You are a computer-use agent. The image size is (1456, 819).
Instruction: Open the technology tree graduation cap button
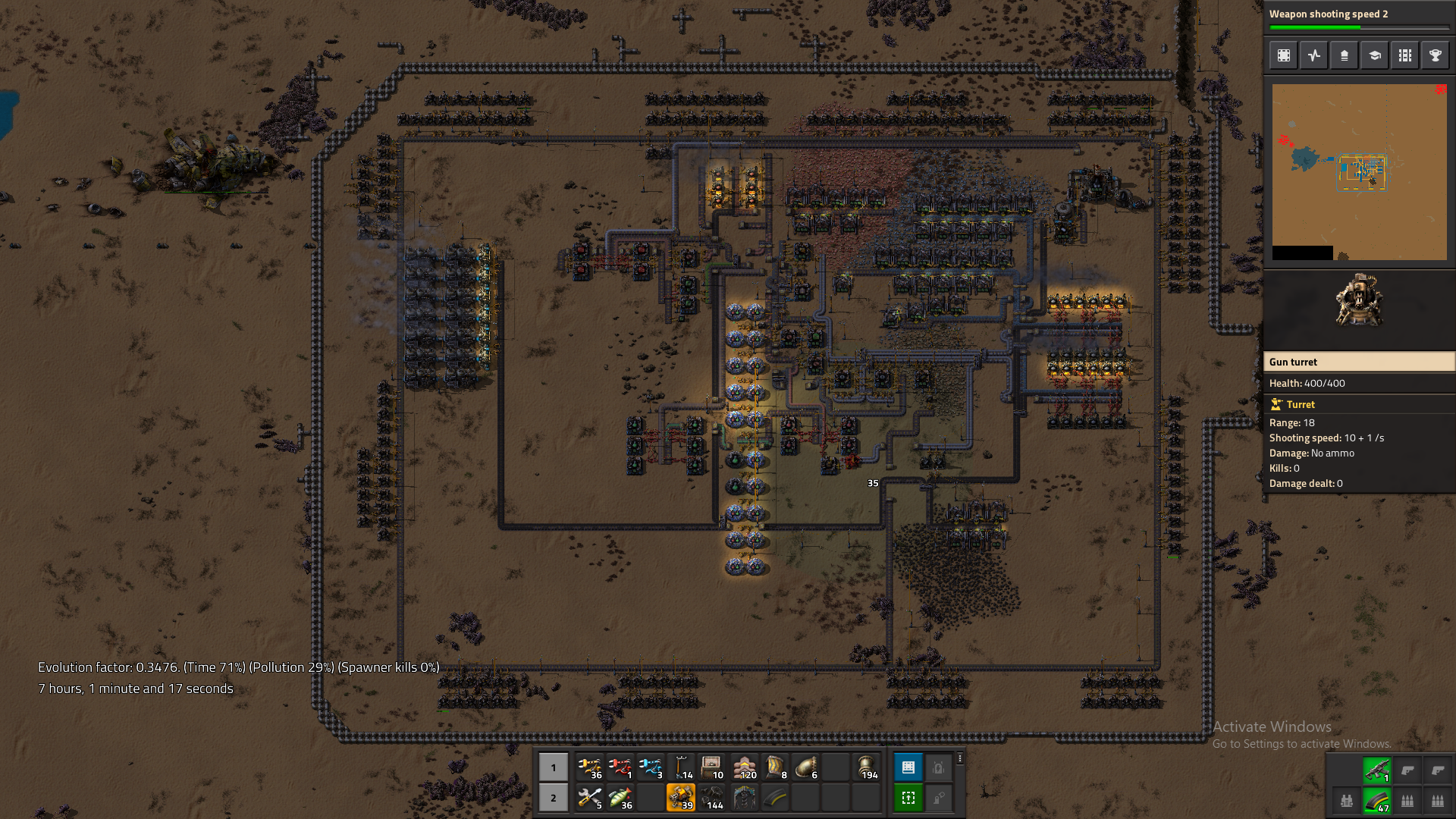click(1375, 55)
